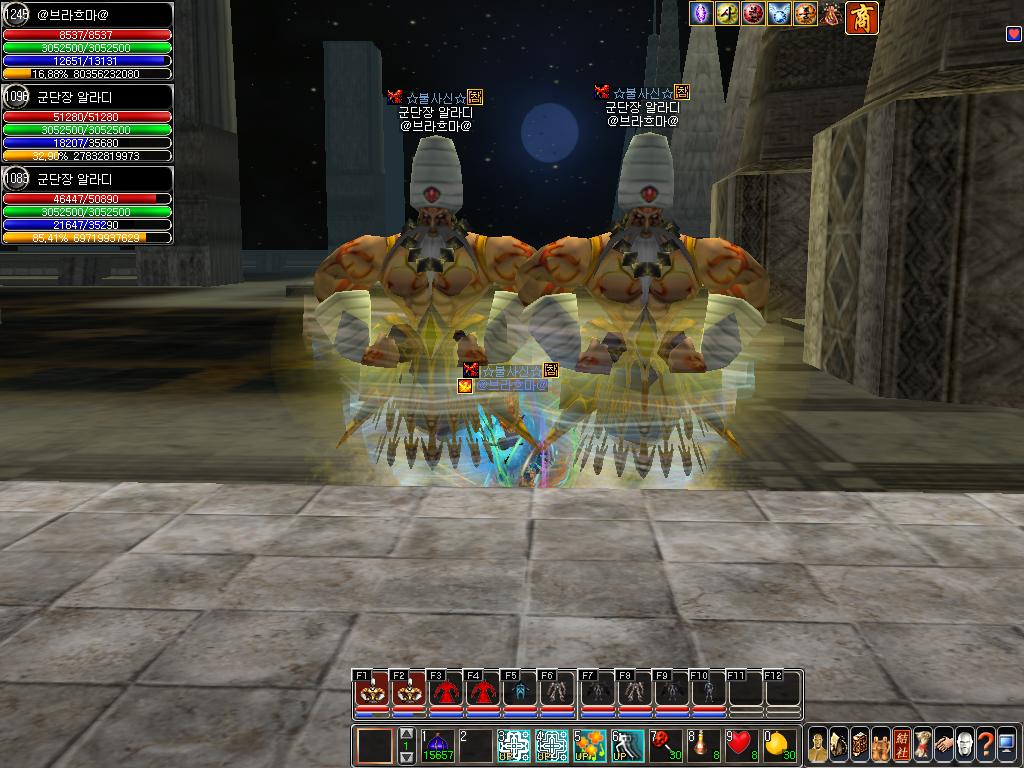This screenshot has height=768, width=1024.
Task: Click the hotbar page up arrow
Action: tap(406, 735)
